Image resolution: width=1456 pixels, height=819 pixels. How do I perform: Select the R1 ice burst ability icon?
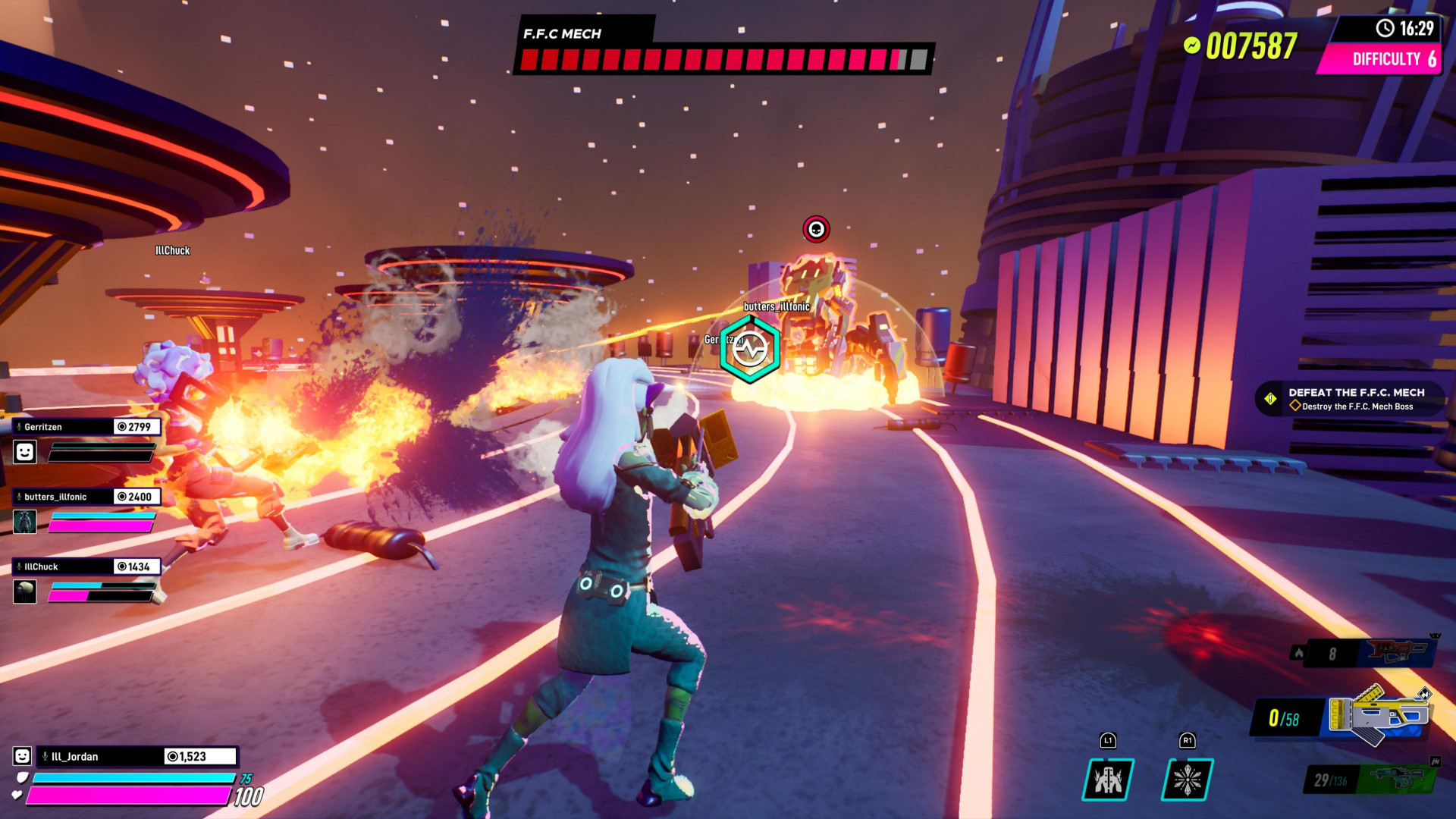(x=1187, y=780)
